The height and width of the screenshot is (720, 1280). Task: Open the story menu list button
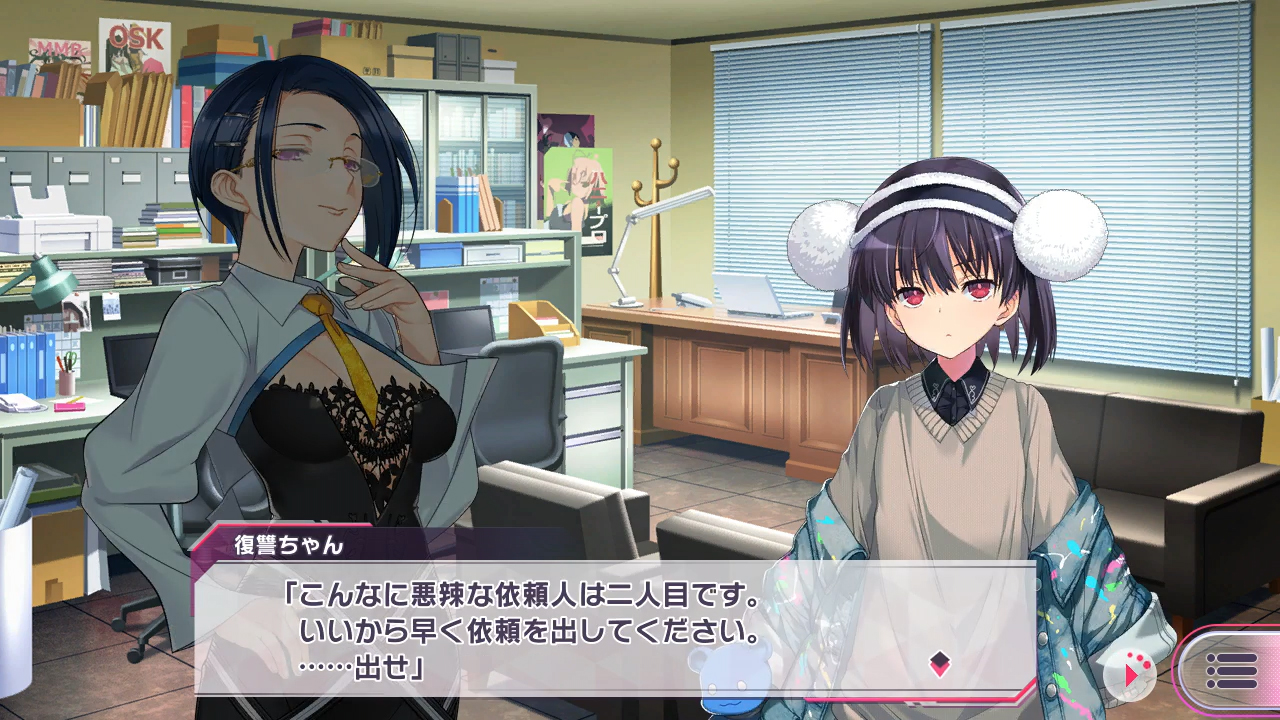pyautogui.click(x=1231, y=672)
